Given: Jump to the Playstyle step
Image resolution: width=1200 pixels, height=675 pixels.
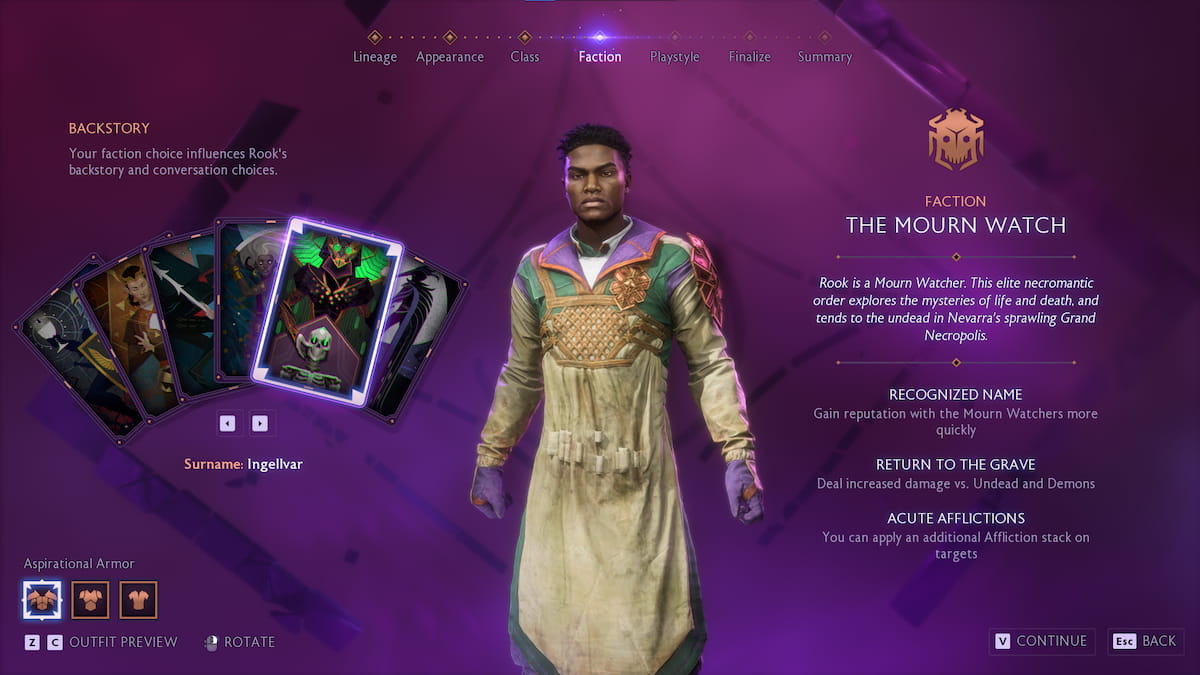Looking at the screenshot, I should 674,56.
